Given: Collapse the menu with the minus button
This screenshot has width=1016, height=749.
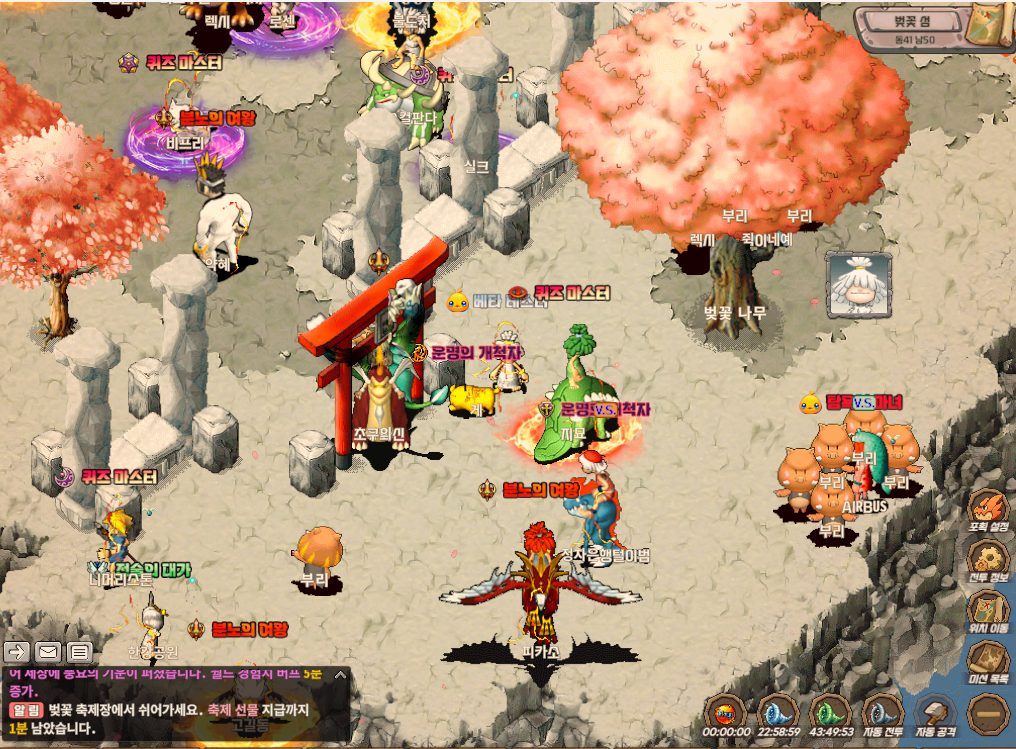Looking at the screenshot, I should (x=988, y=713).
